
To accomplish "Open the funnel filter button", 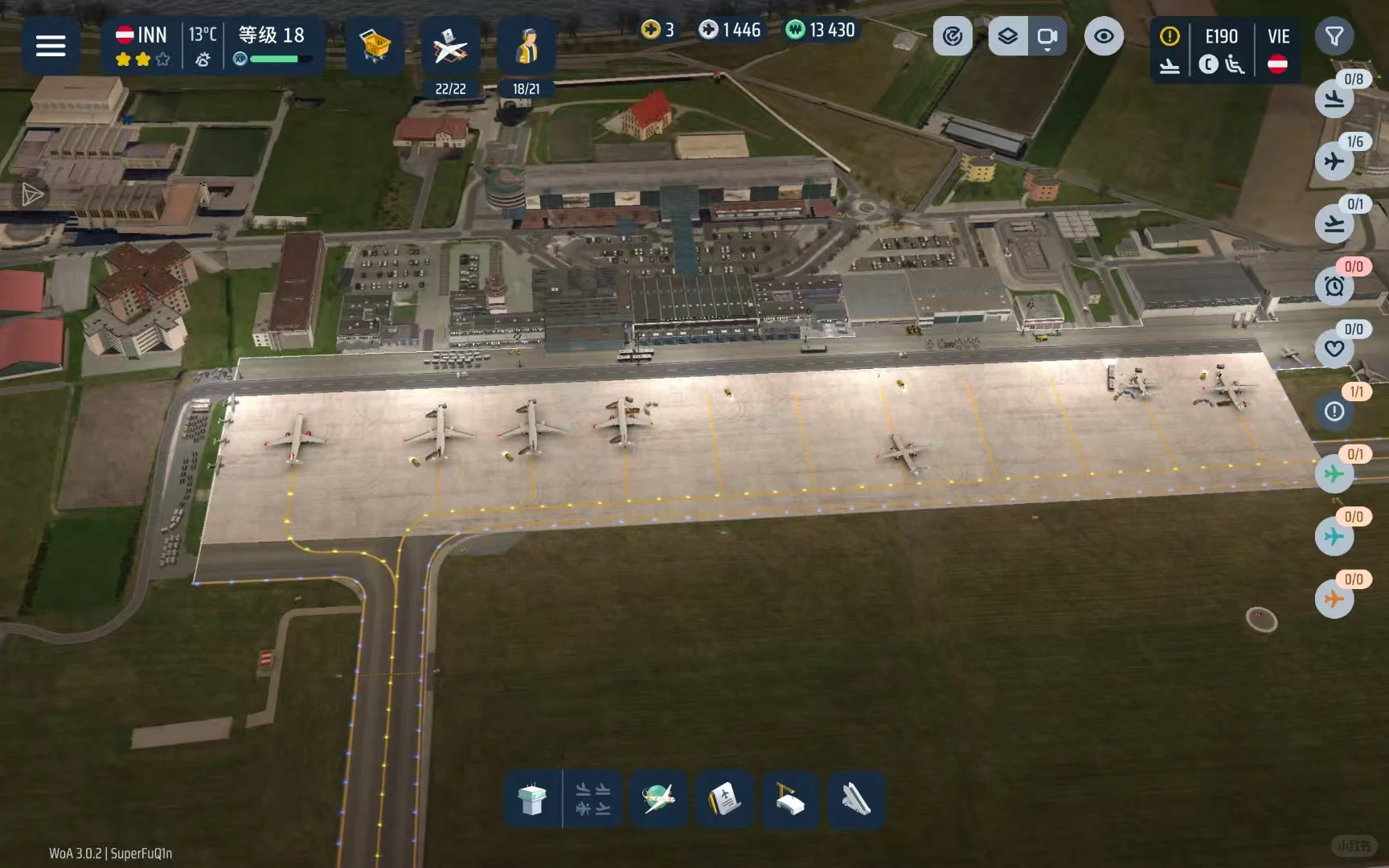I will point(1334,36).
